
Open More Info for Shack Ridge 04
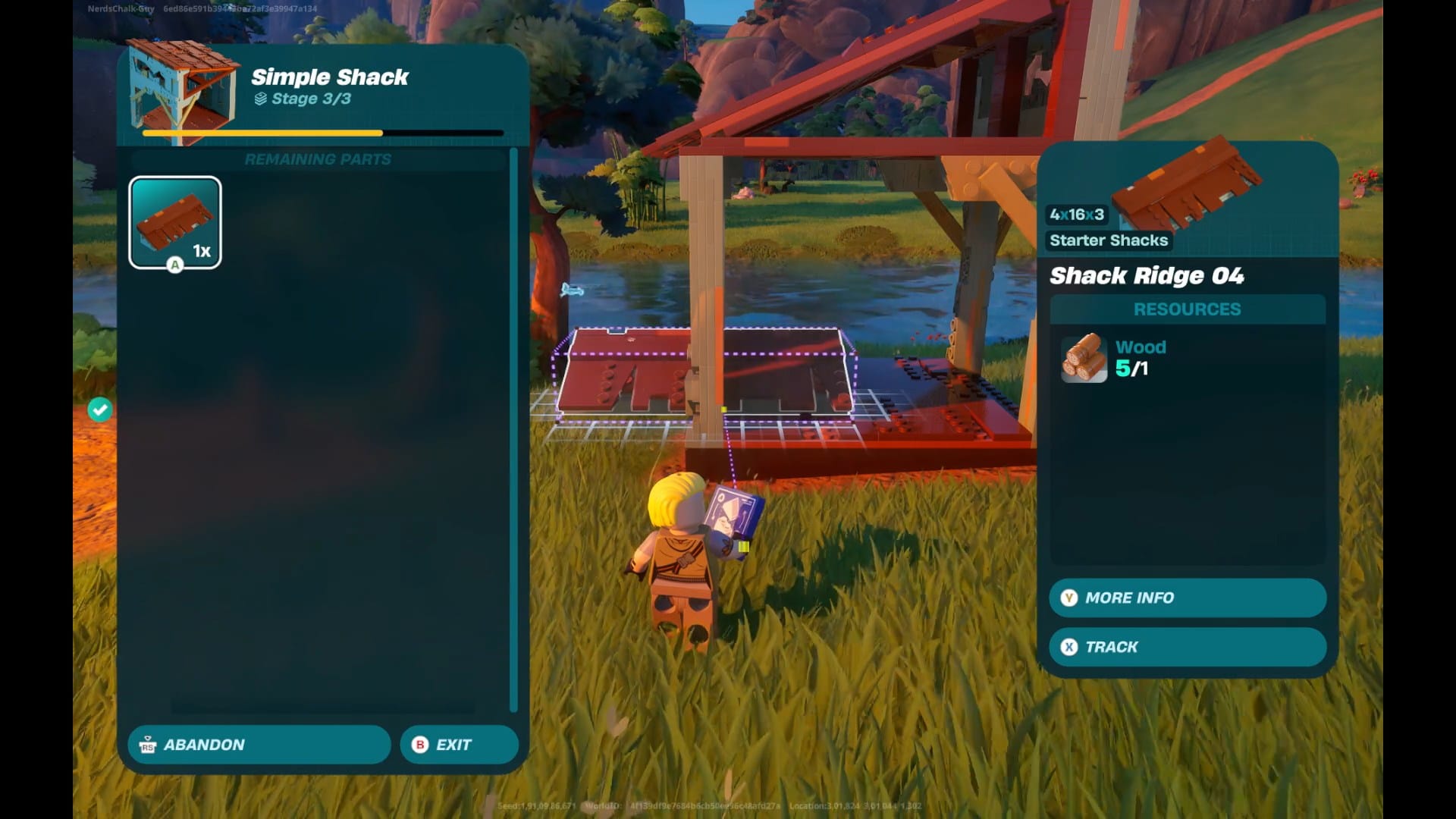(x=1187, y=598)
